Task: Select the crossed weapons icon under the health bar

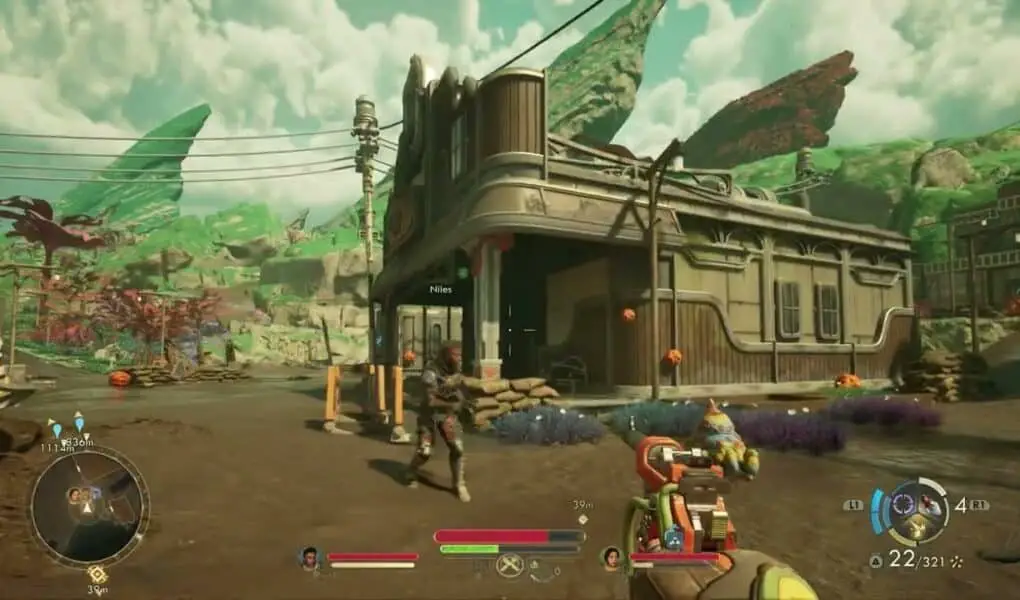Action: pyautogui.click(x=510, y=566)
